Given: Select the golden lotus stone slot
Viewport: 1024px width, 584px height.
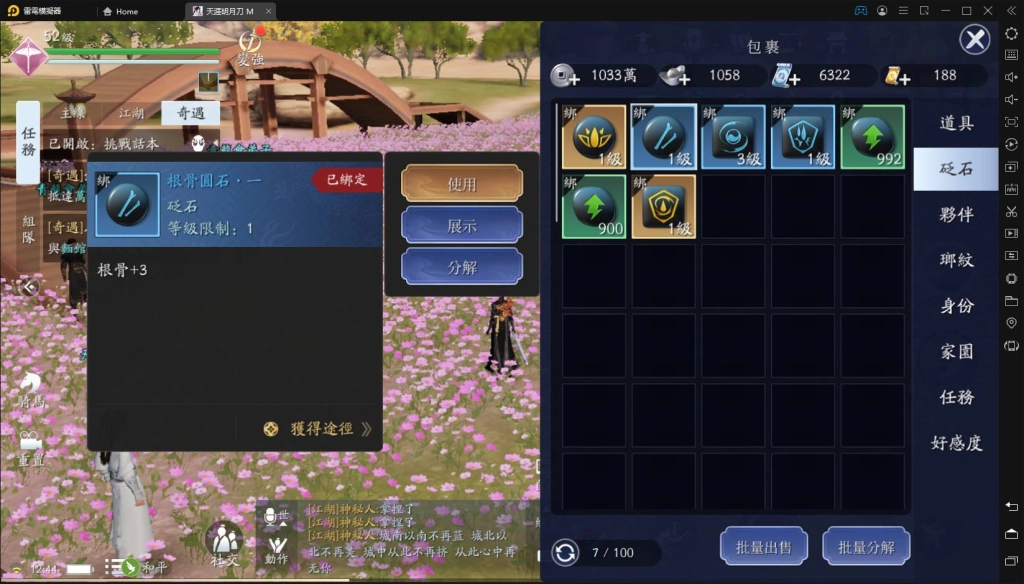Looking at the screenshot, I should click(x=594, y=137).
